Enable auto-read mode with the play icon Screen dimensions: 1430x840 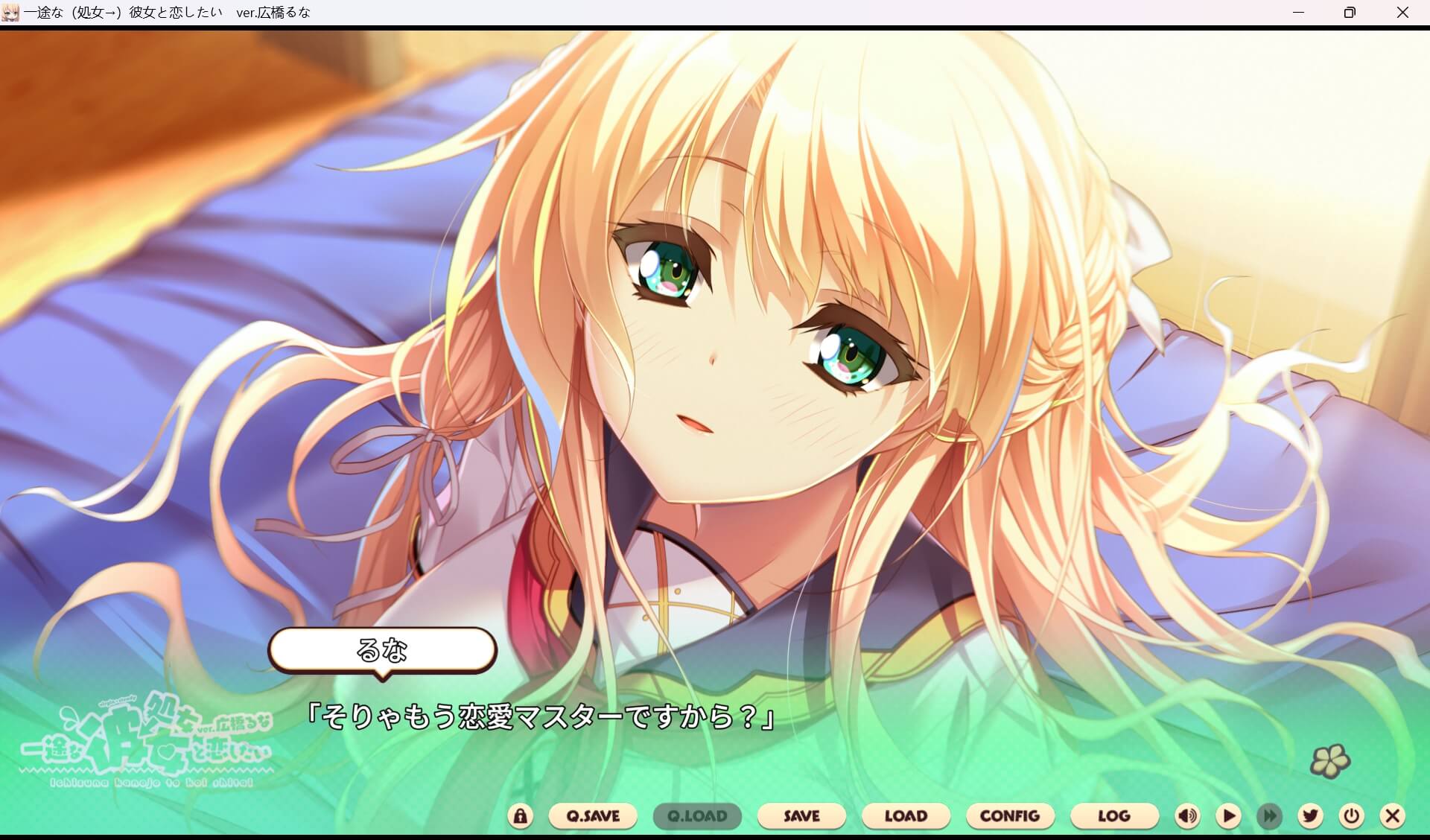point(1229,815)
